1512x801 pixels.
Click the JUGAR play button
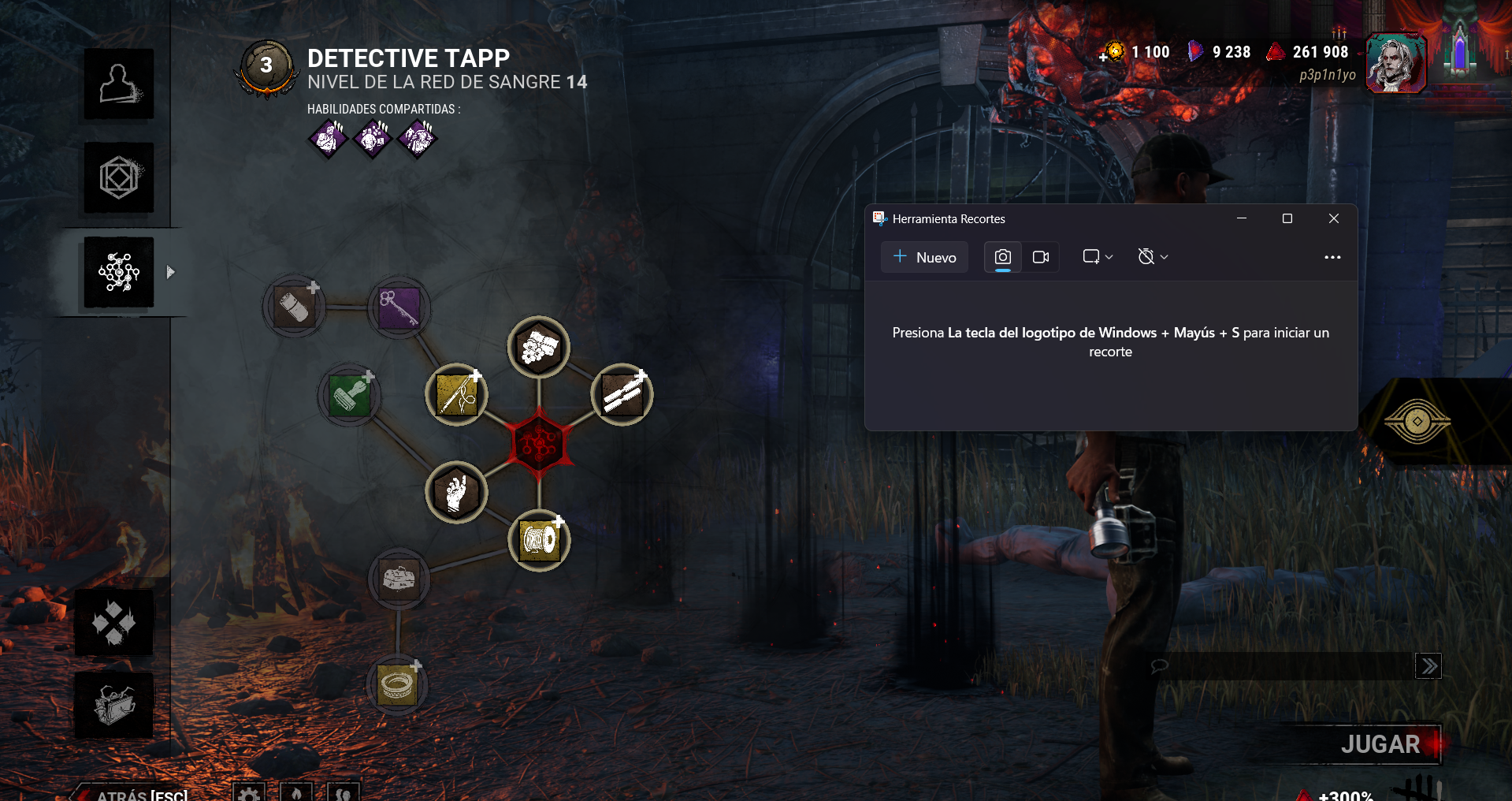click(x=1380, y=744)
